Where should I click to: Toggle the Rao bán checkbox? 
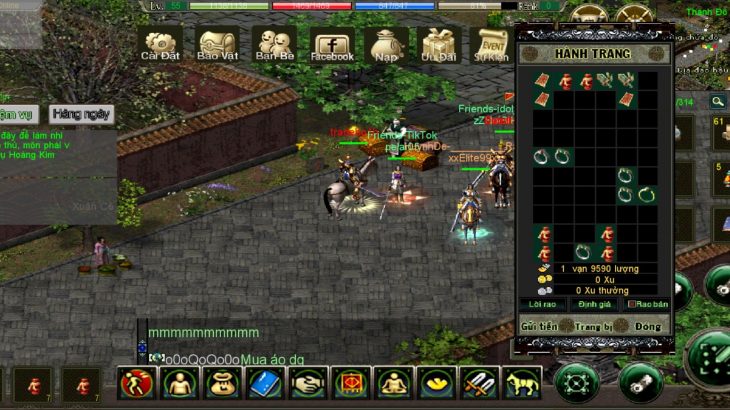632,304
